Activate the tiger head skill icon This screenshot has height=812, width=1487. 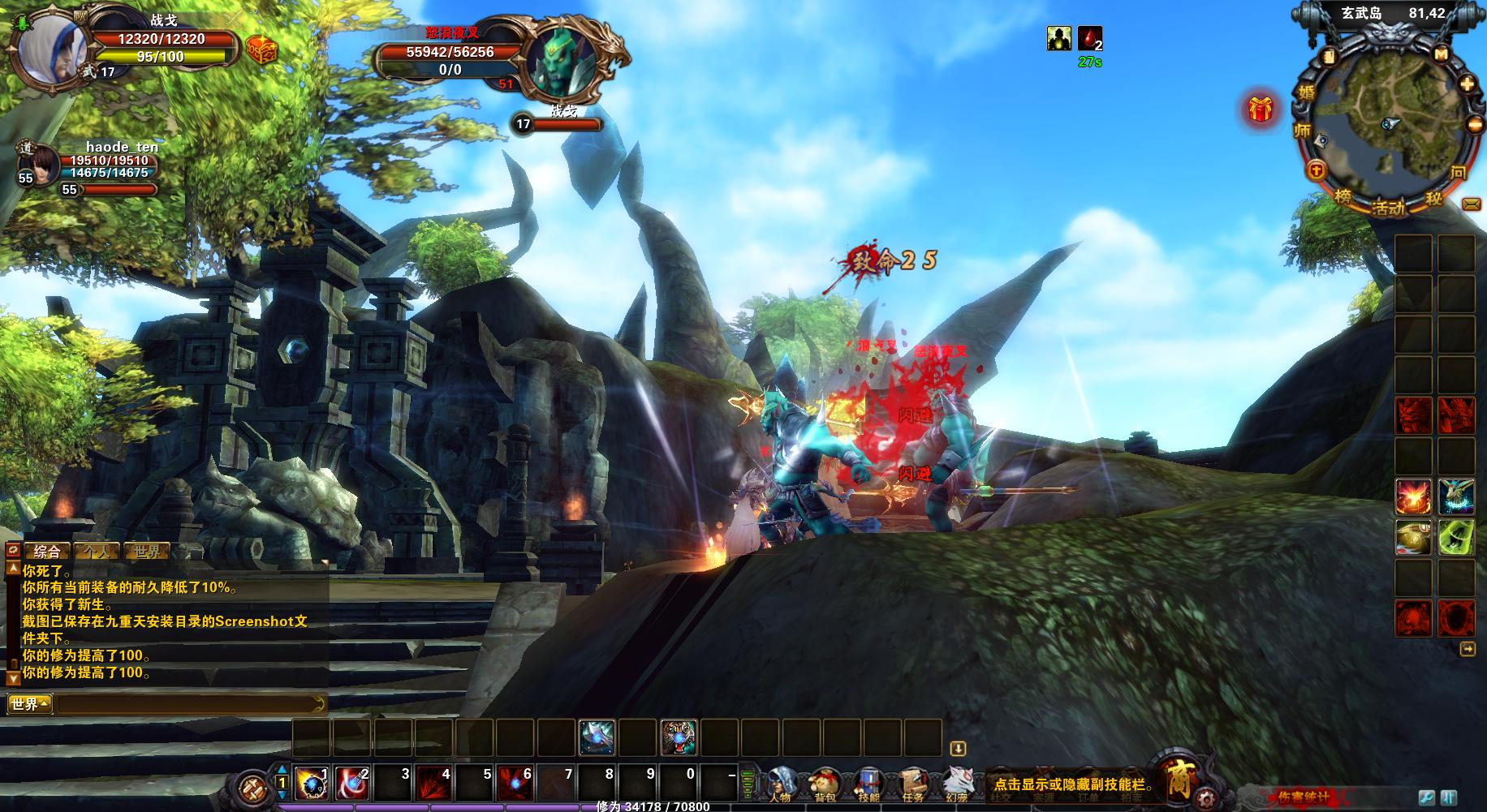tap(678, 738)
